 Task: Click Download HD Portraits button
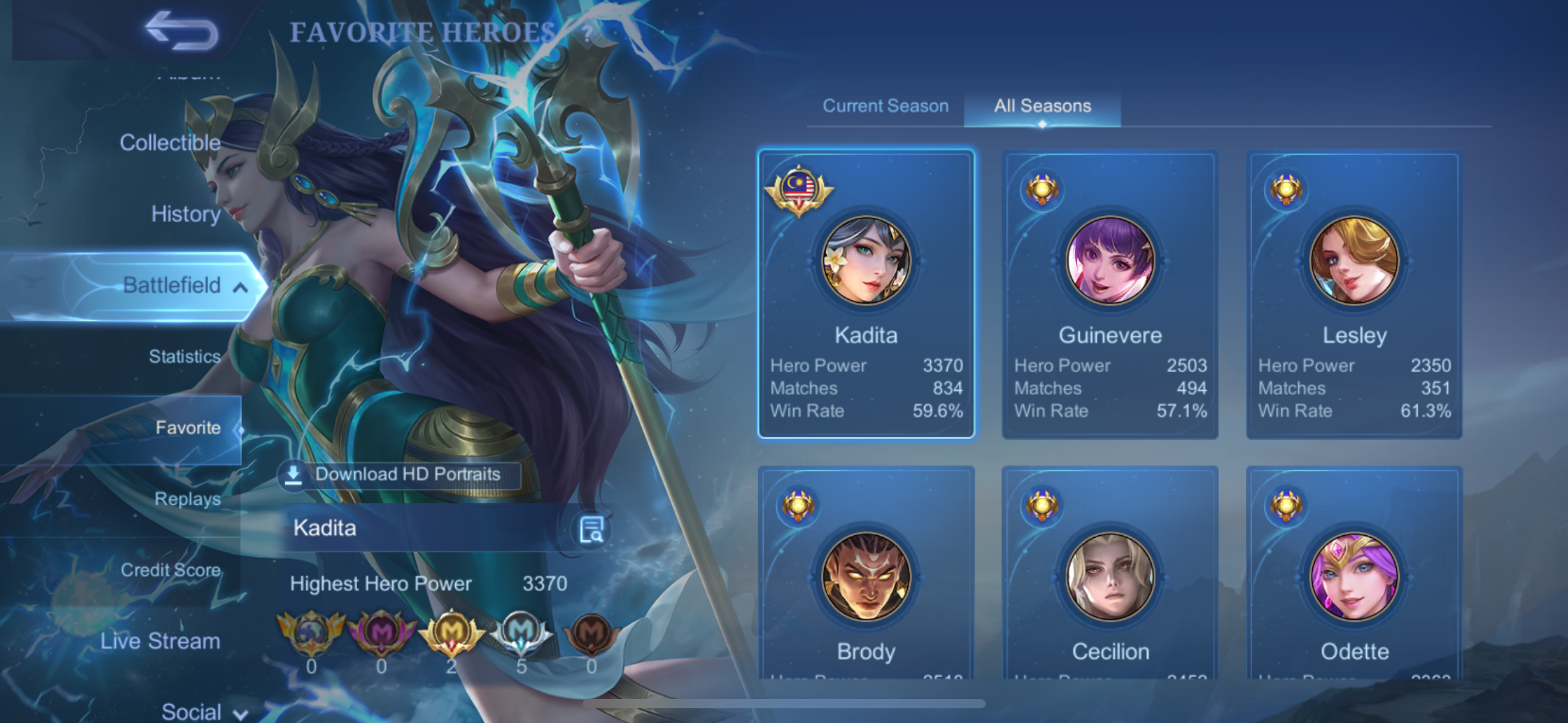[399, 474]
